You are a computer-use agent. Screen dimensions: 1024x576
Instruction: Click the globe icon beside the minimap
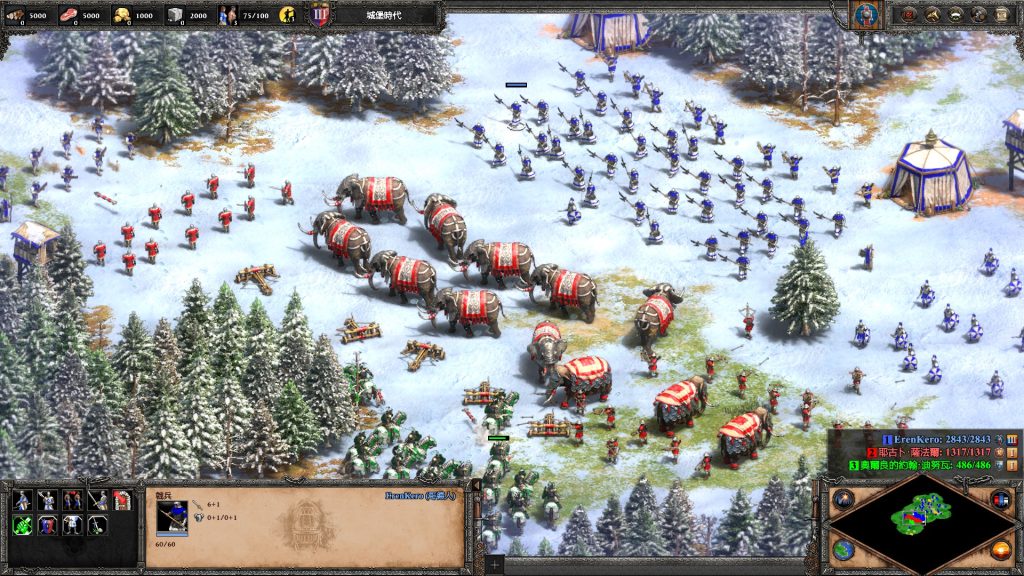(x=842, y=549)
